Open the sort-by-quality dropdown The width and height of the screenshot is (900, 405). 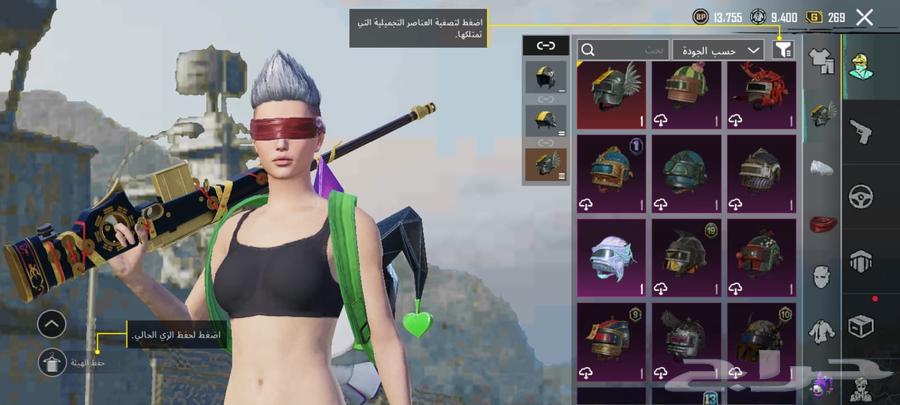(x=718, y=48)
